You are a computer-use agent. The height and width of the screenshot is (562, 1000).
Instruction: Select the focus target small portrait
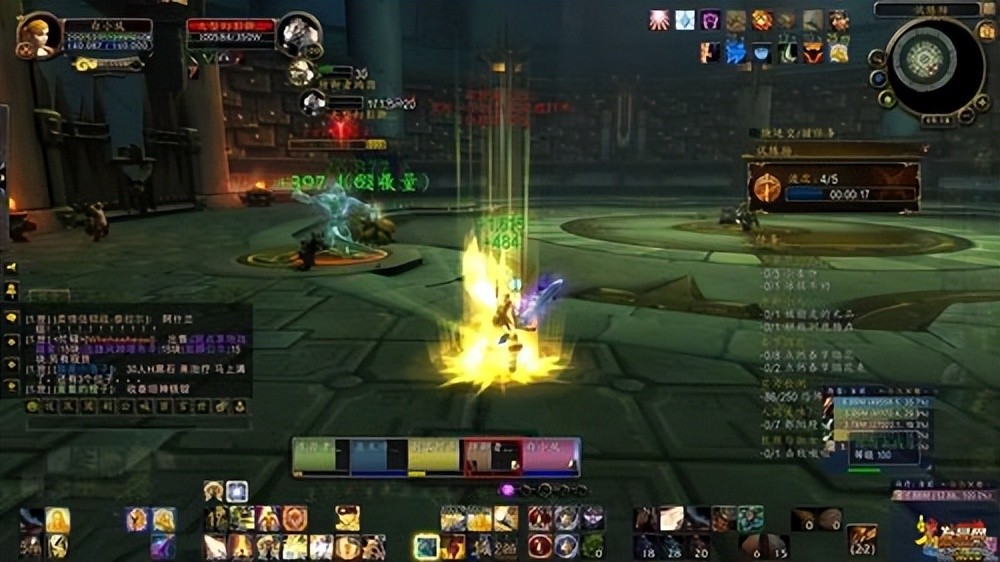(x=314, y=101)
